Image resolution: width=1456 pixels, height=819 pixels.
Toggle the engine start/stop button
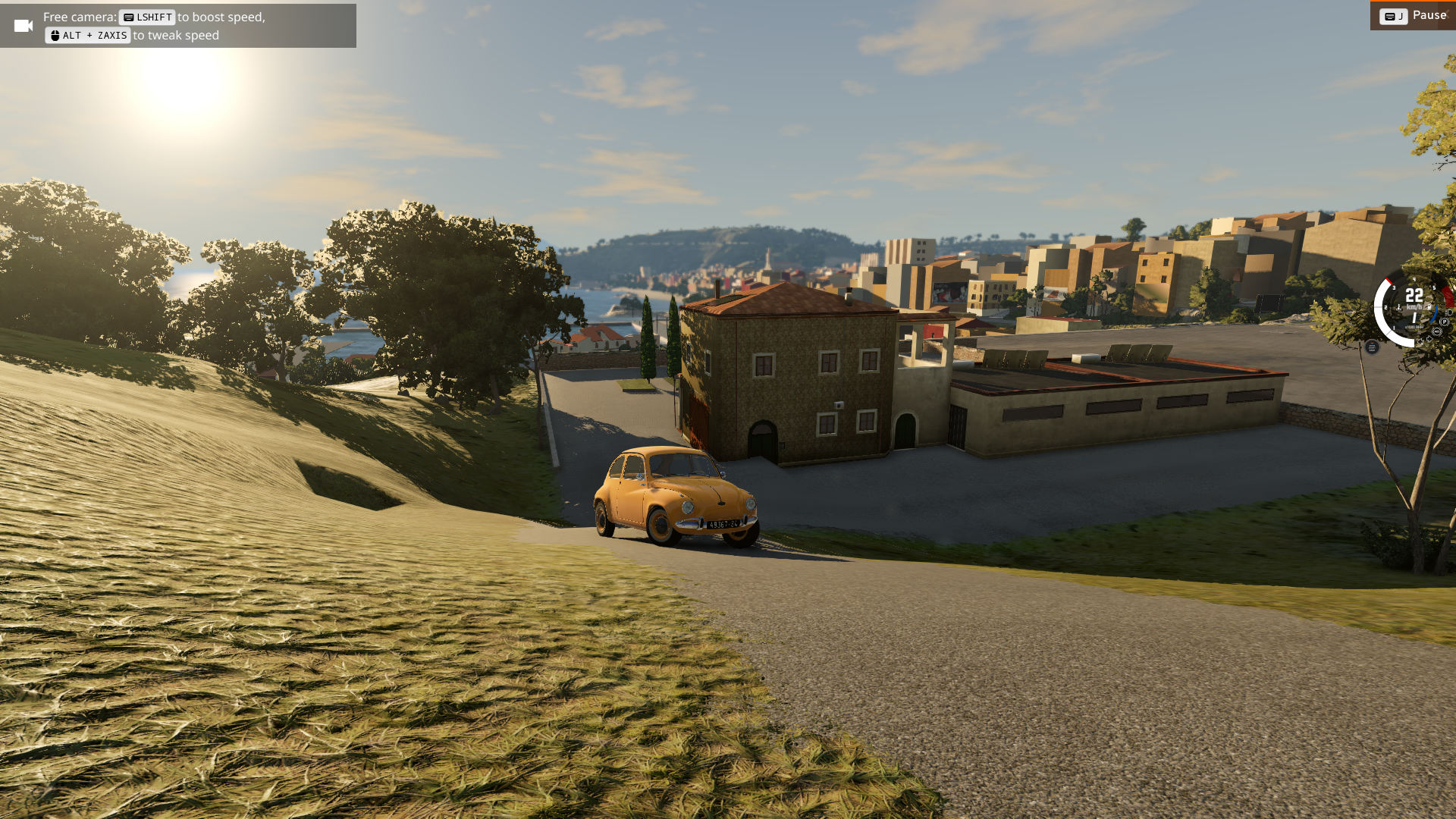click(x=1372, y=347)
